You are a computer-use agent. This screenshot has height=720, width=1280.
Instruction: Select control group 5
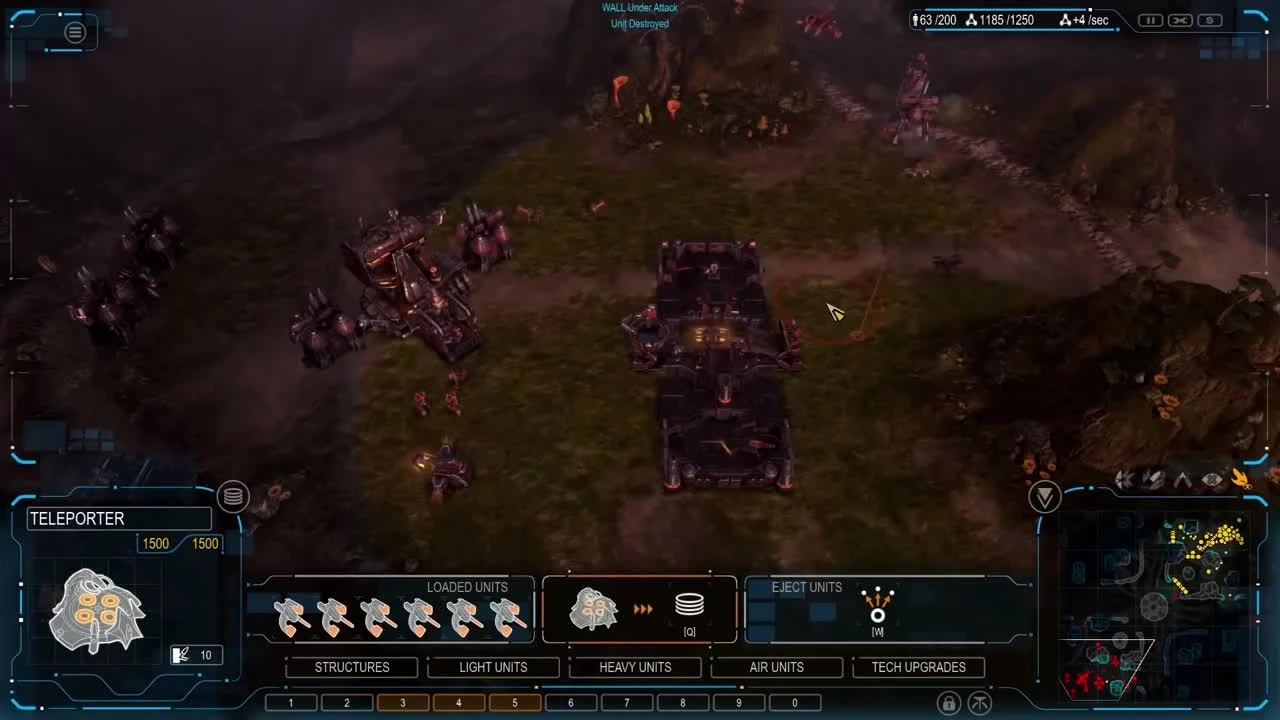514,702
